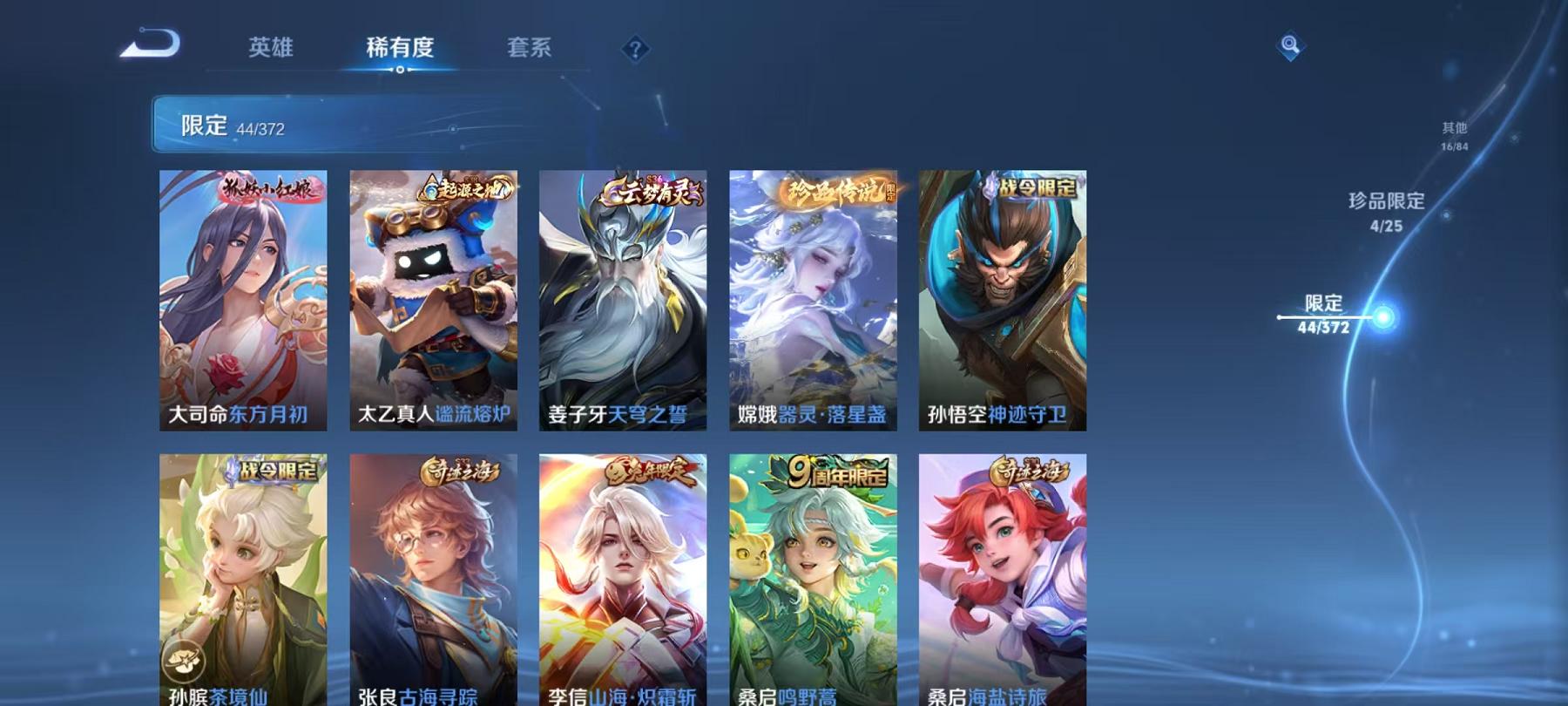Click the help question mark icon beside tabs
This screenshot has height=706, width=1568.
tap(635, 49)
